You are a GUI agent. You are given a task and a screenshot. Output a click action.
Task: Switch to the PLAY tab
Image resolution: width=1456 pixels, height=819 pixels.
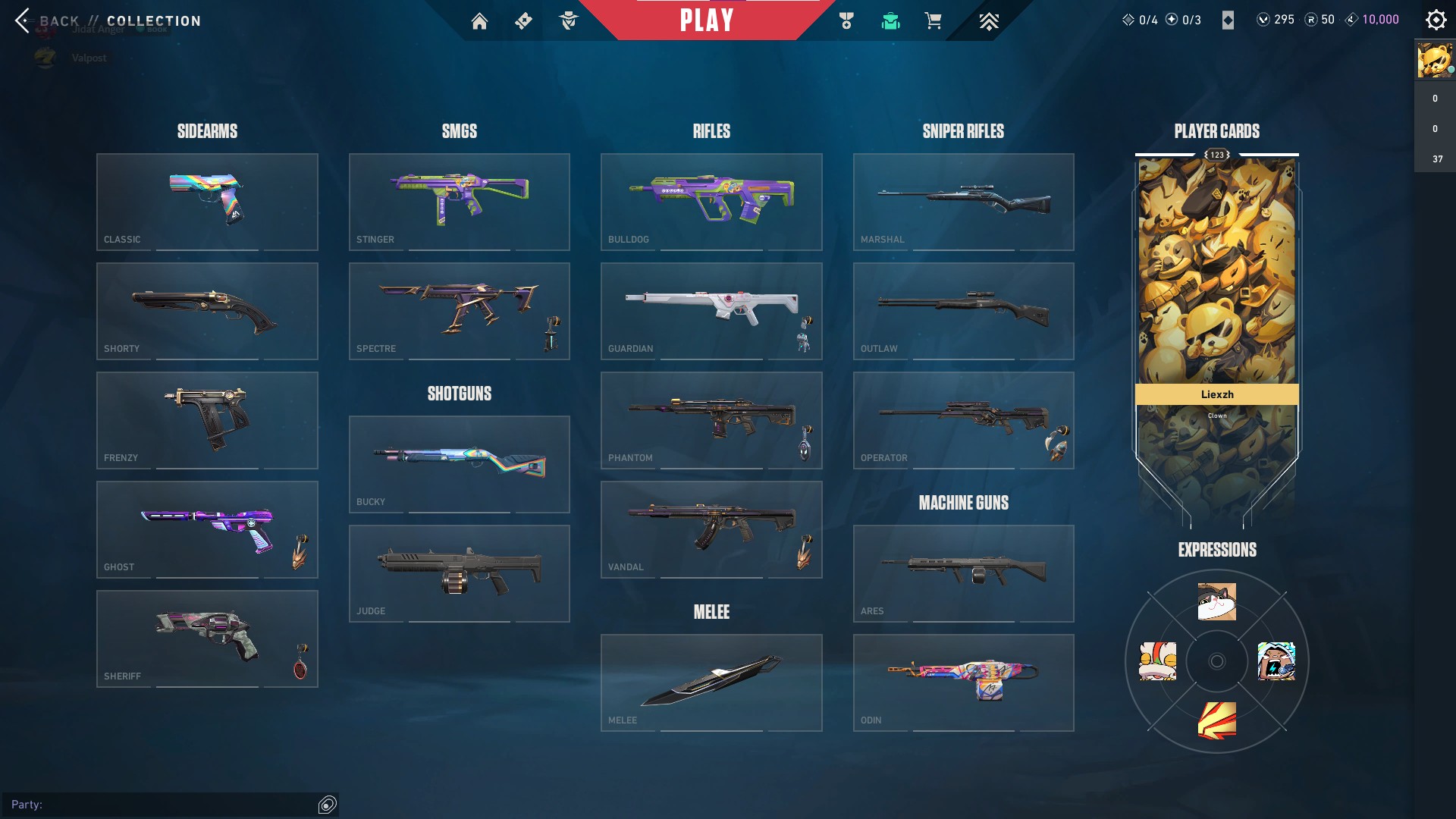pos(707,20)
